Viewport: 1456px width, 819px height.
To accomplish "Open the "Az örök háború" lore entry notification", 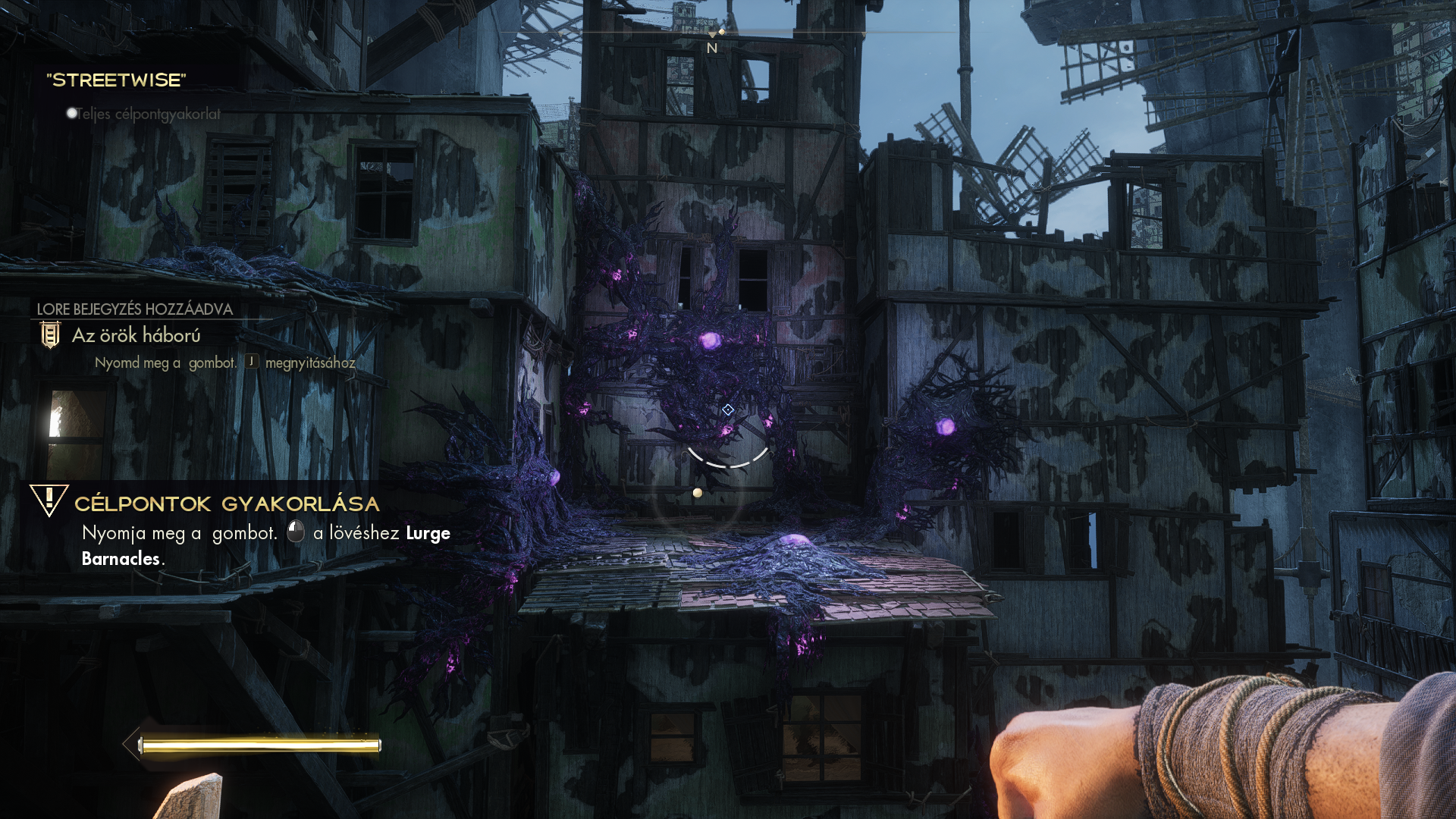I will pyautogui.click(x=136, y=335).
